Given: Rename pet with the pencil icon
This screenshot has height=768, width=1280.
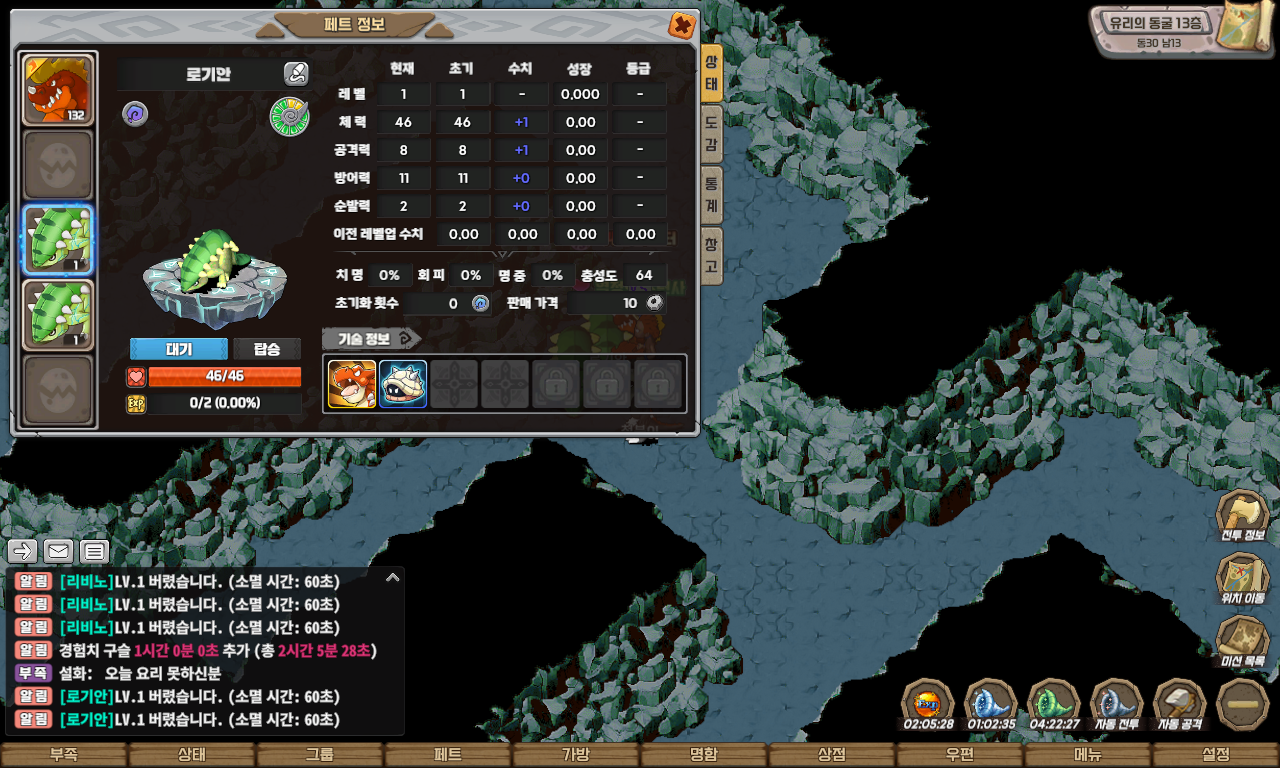Looking at the screenshot, I should 296,73.
